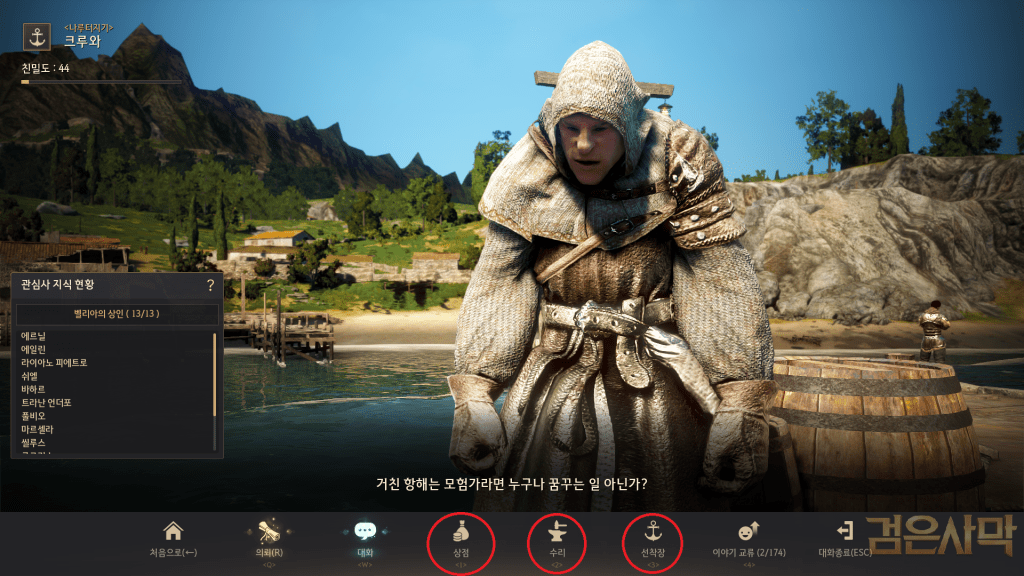The image size is (1024, 576).
Task: Choose the 대화 talk option
Action: [x=364, y=538]
